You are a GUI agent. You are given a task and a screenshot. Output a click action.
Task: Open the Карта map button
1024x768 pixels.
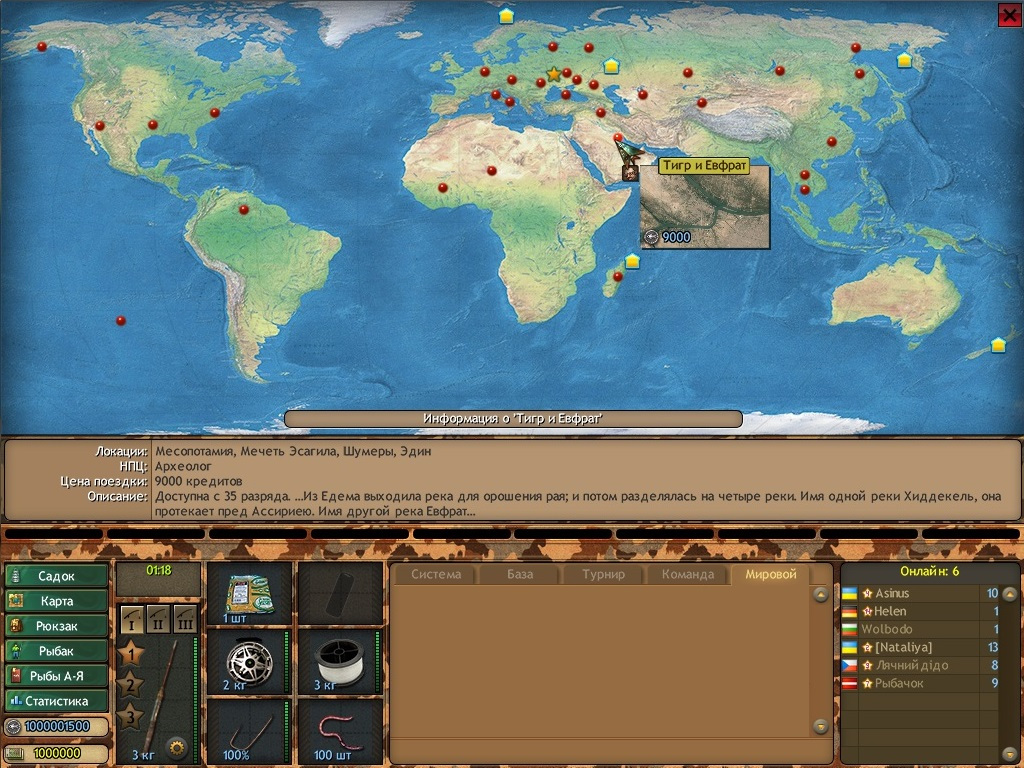57,601
